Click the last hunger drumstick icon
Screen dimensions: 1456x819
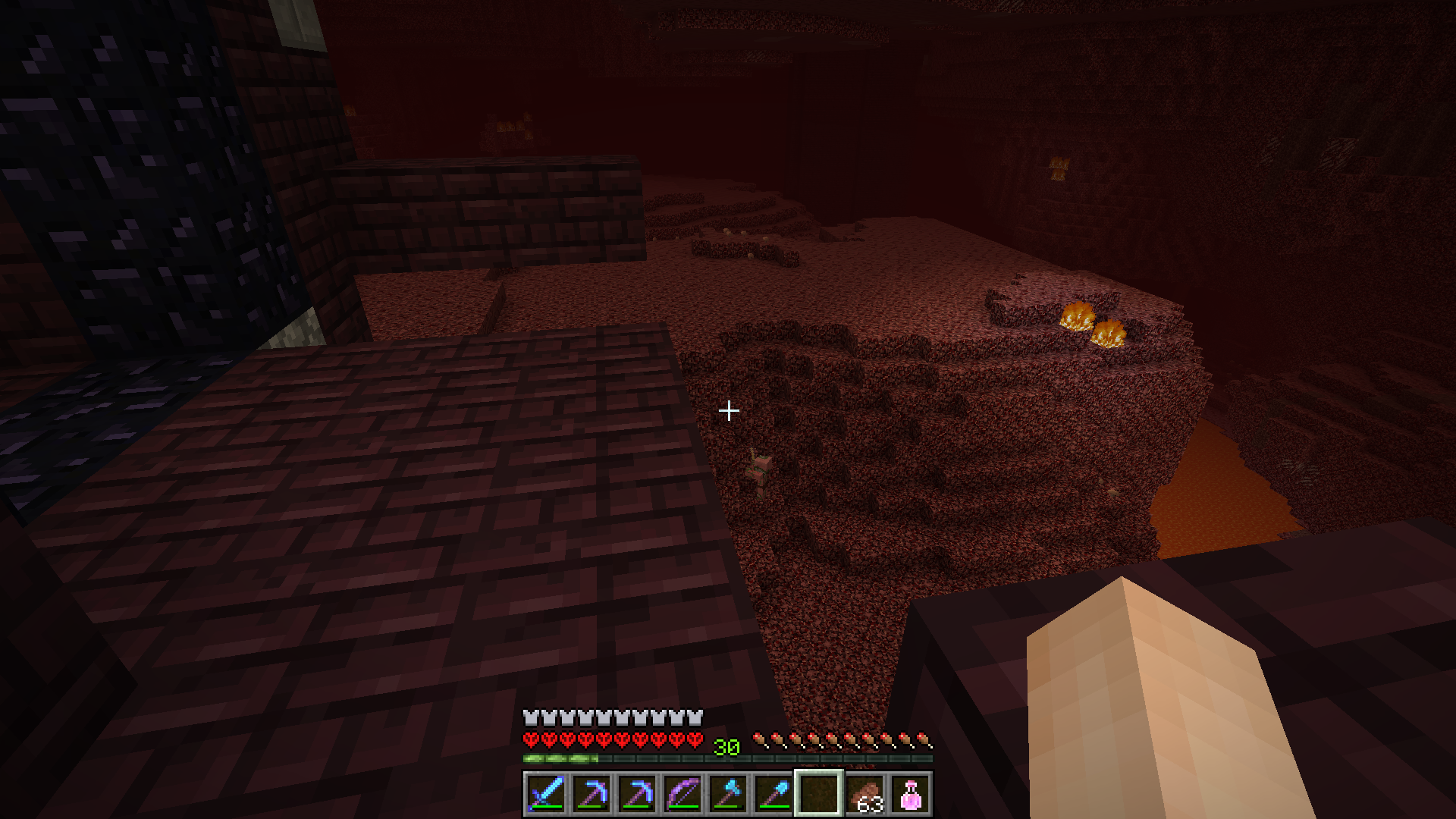coord(927,739)
